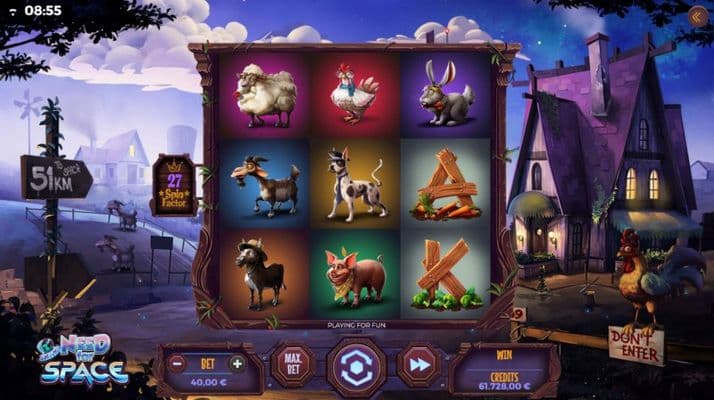Viewport: 714px width, 400px height.
Task: Expand the side menu with the double-arrow icon
Action: 697,16
